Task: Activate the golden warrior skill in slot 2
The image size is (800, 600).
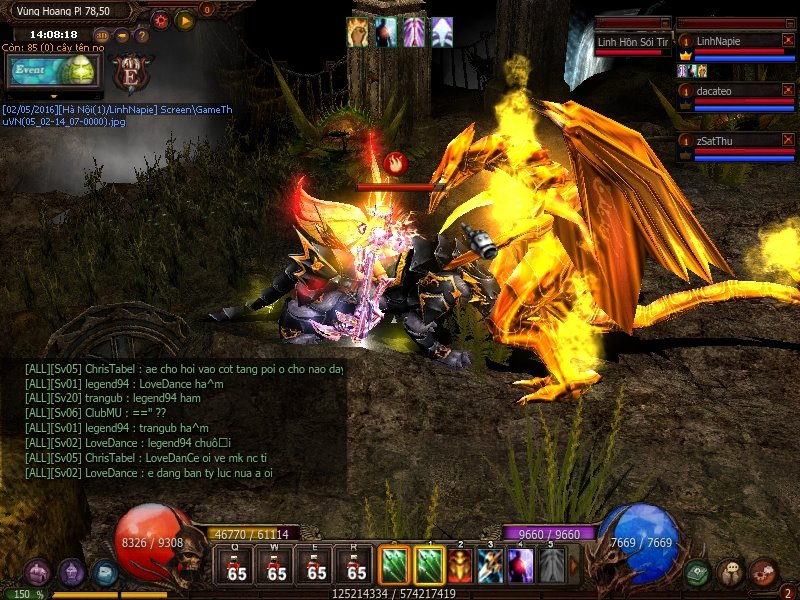Action: pos(460,565)
